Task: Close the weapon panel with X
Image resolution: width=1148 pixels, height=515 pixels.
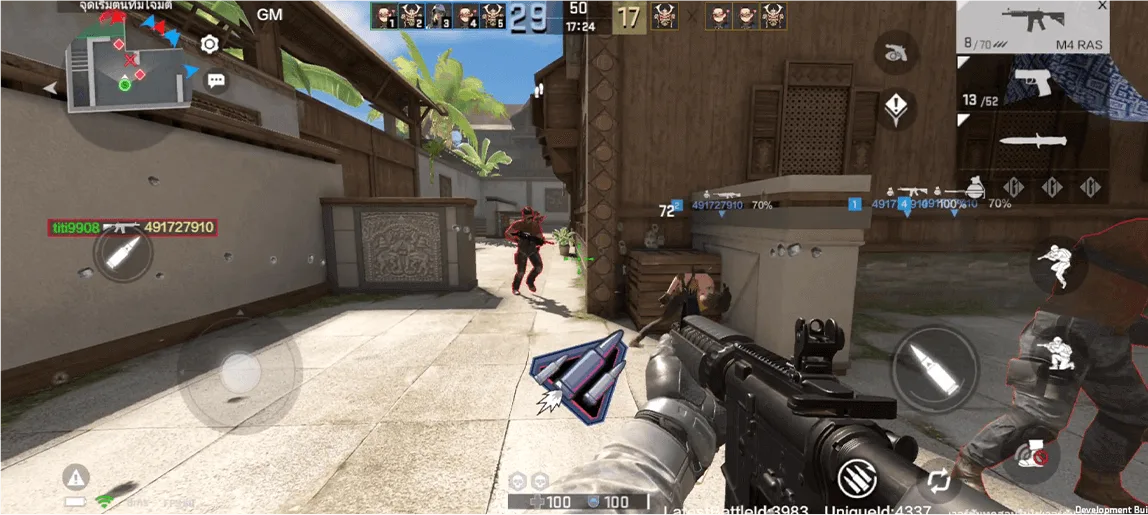Action: 1102,7
